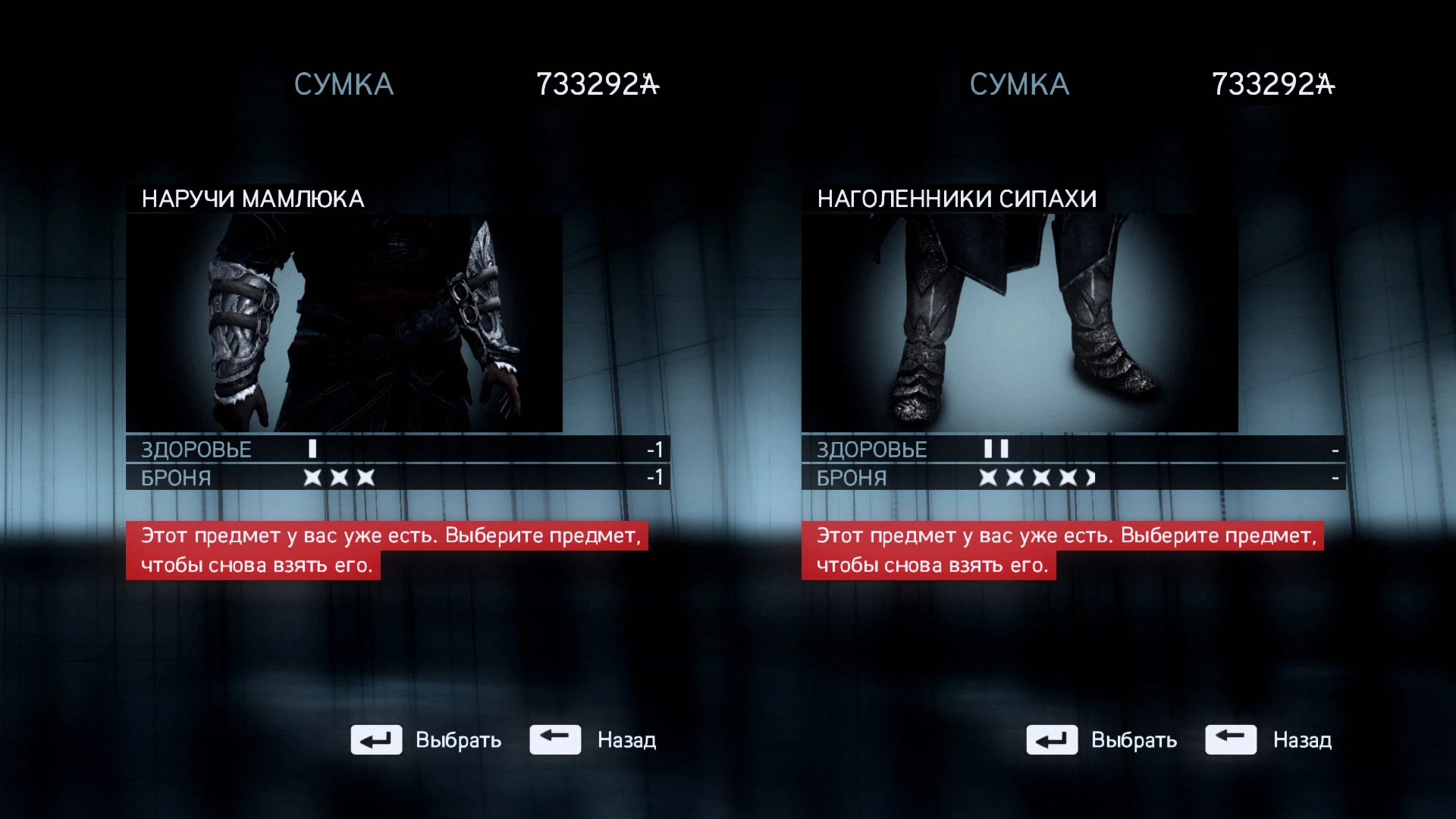
Task: Click the armor star icons under НАРУЧИ МАМЛЮКА
Action: [339, 477]
